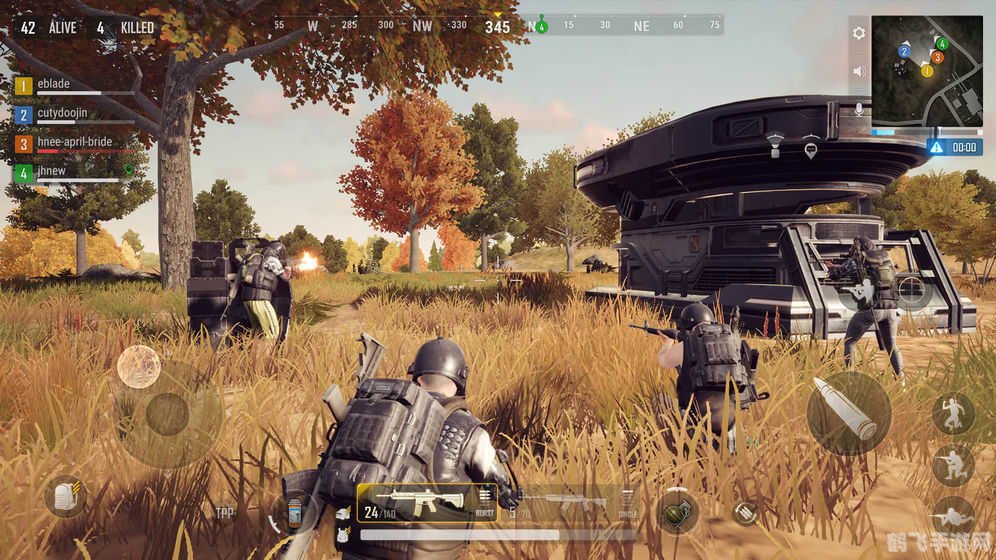The height and width of the screenshot is (560, 996).
Task: Open settings with the gear icon
Action: (x=858, y=33)
